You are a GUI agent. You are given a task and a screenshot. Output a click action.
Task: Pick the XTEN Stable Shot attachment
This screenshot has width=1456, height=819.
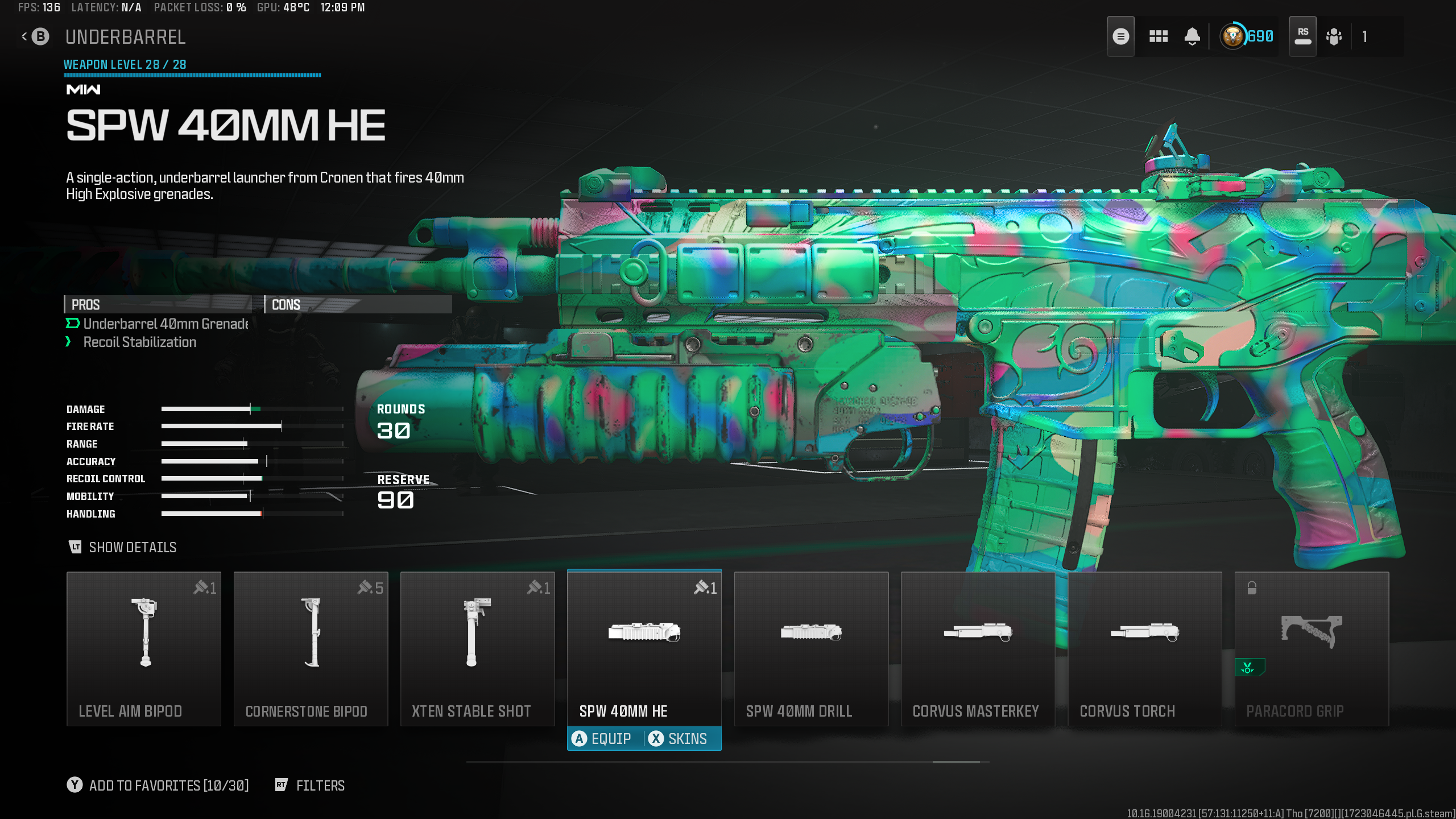coord(477,648)
